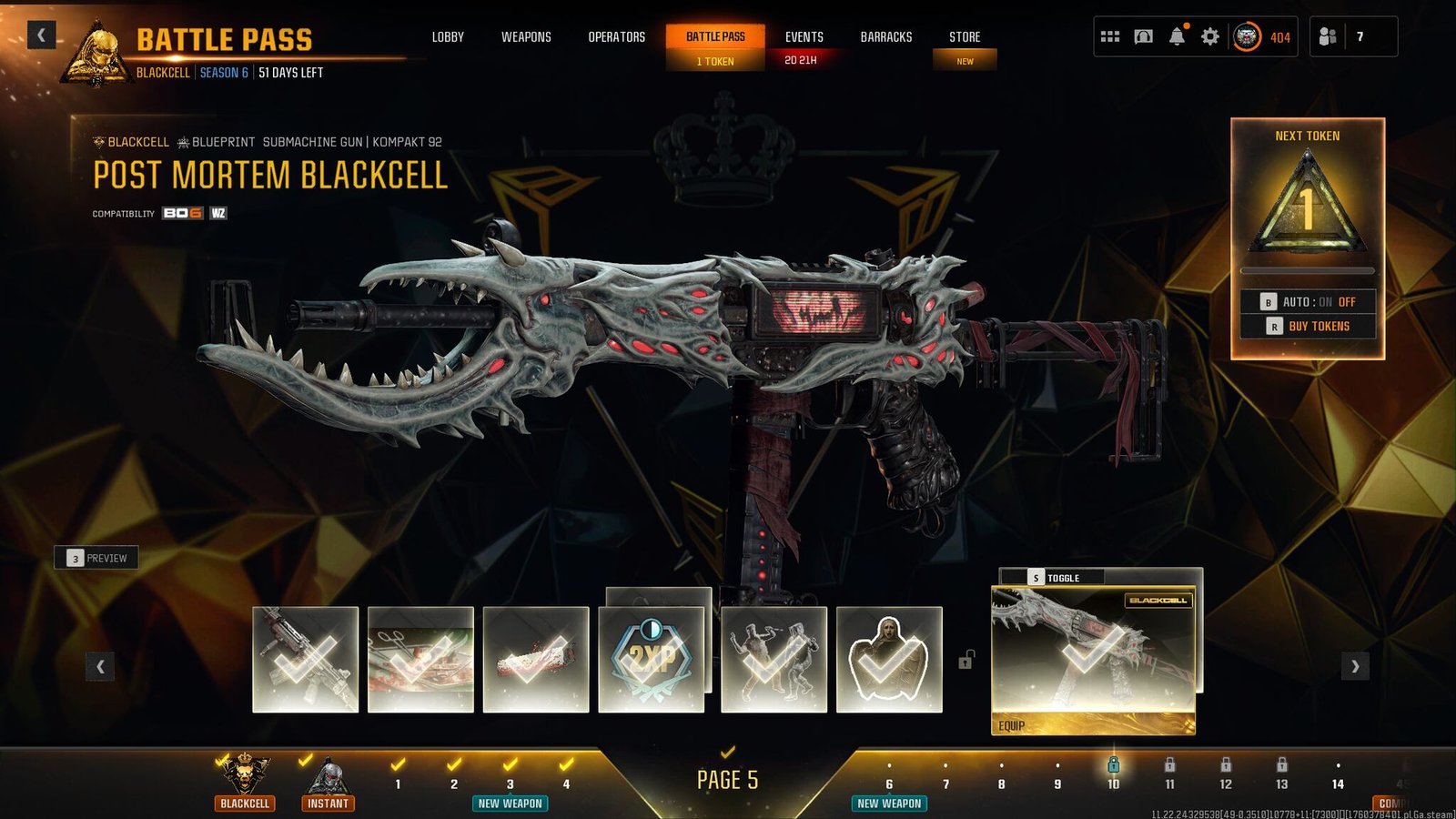Equip the Post Mortem Blackcell reward tile
1456x819 pixels.
pyautogui.click(x=1092, y=660)
